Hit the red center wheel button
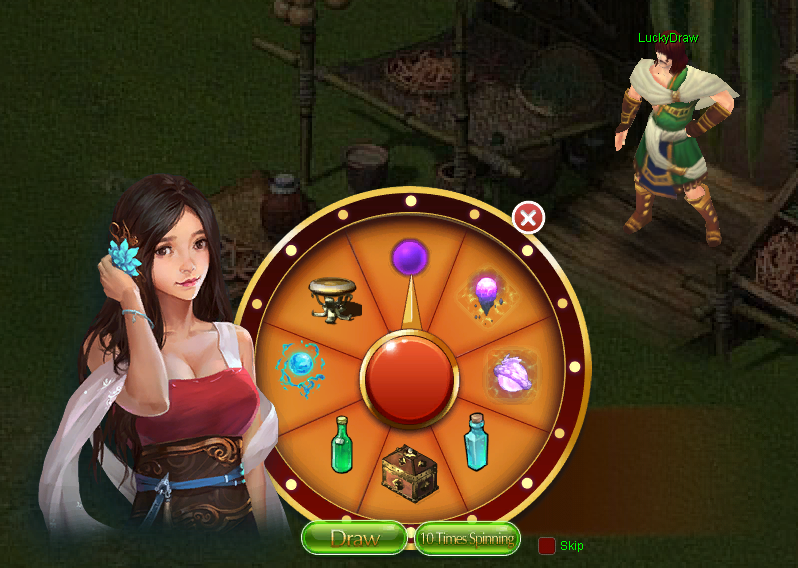Viewport: 798px width, 568px height. coord(409,379)
